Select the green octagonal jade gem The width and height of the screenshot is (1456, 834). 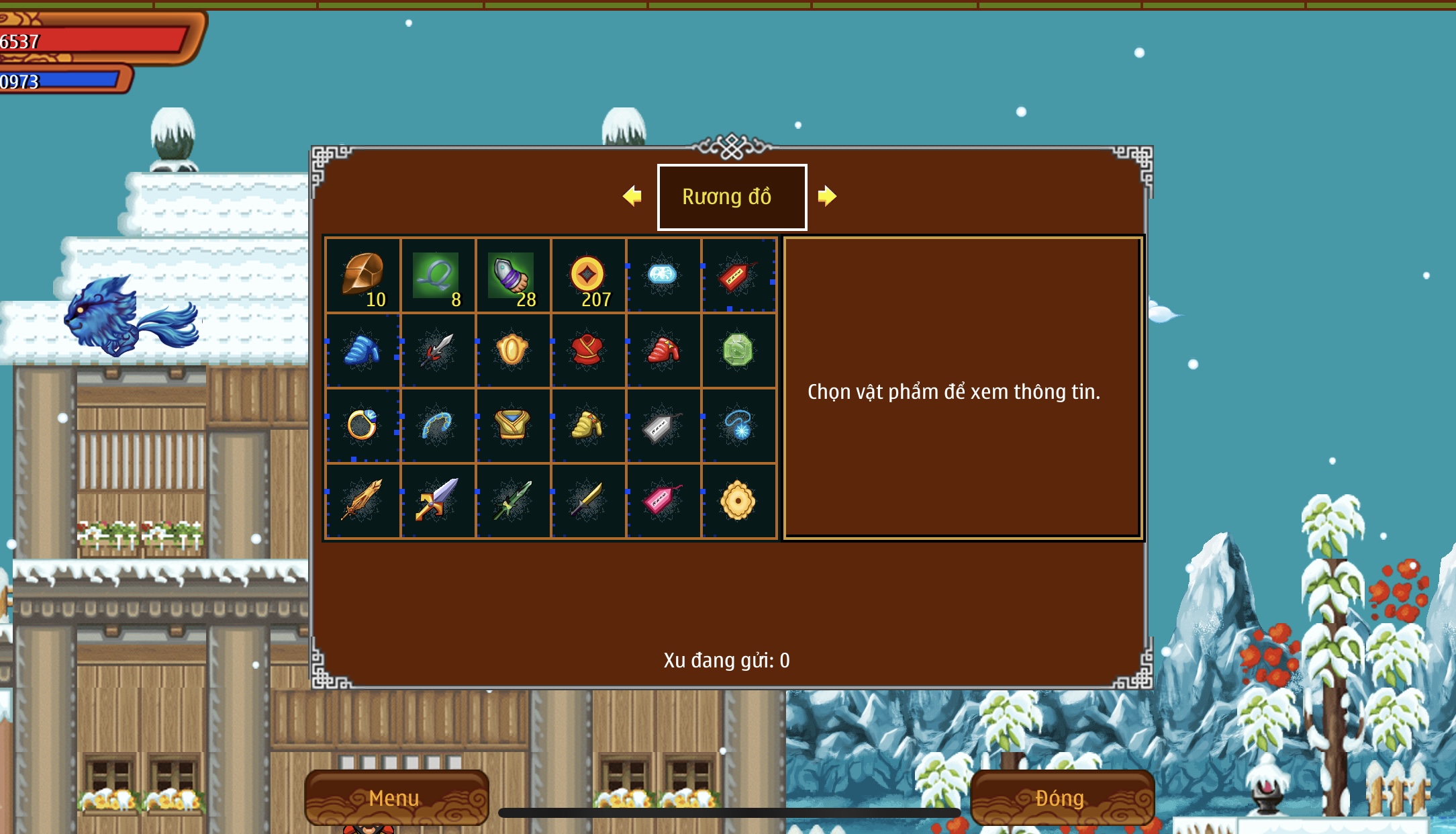pyautogui.click(x=738, y=351)
